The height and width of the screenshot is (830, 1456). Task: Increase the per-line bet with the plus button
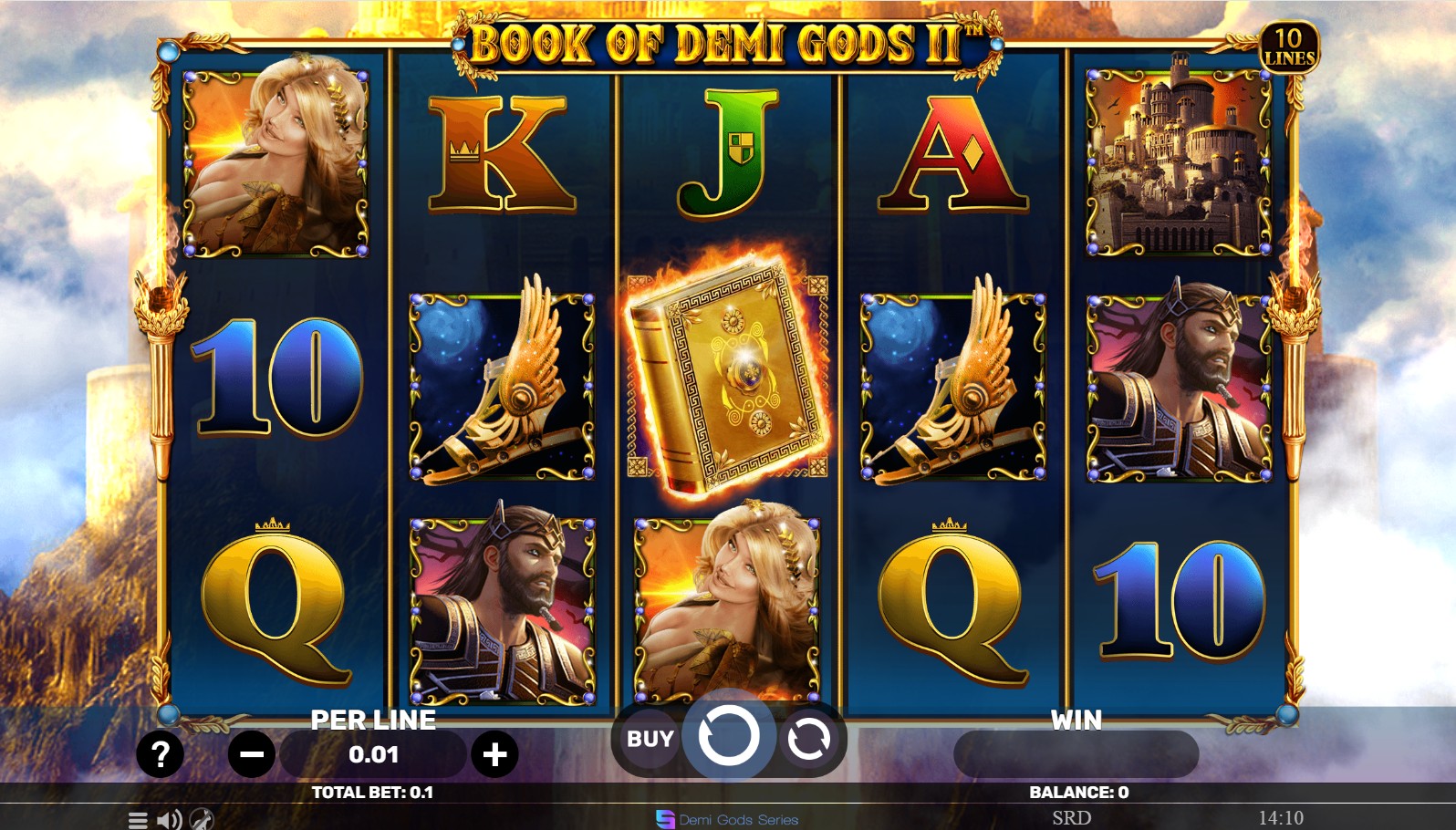point(495,754)
